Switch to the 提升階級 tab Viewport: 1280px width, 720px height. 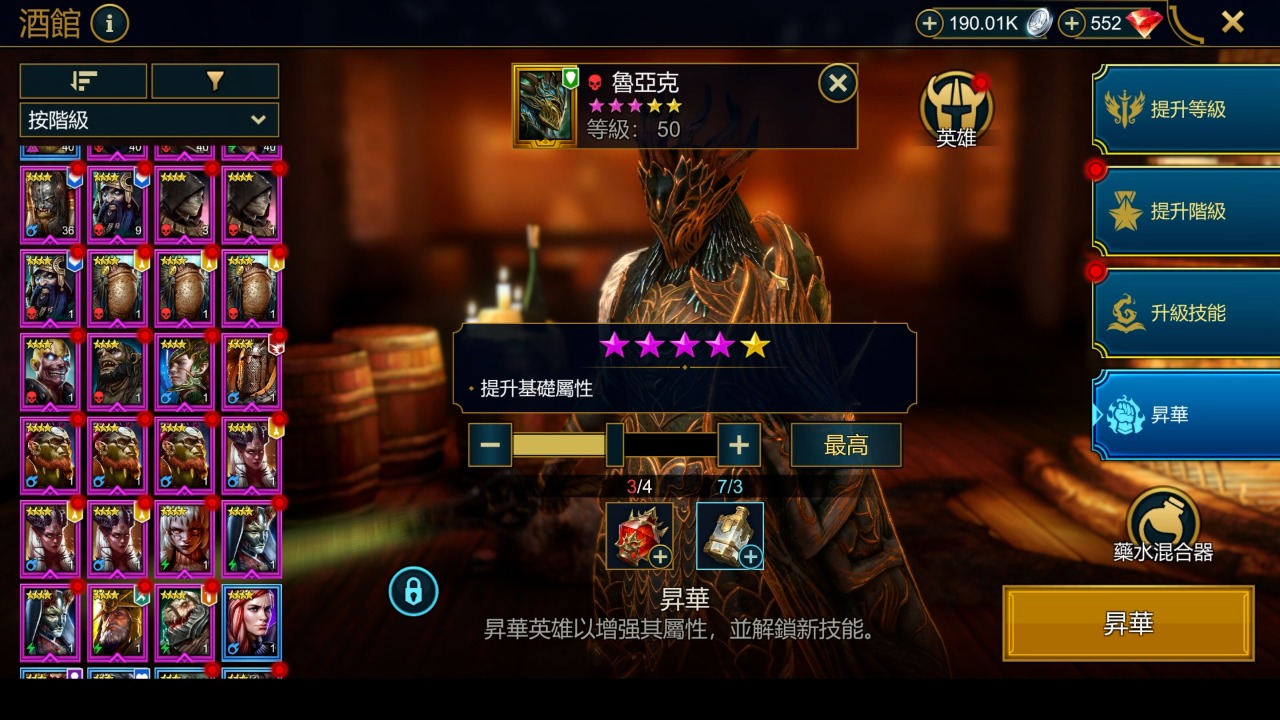point(1186,211)
